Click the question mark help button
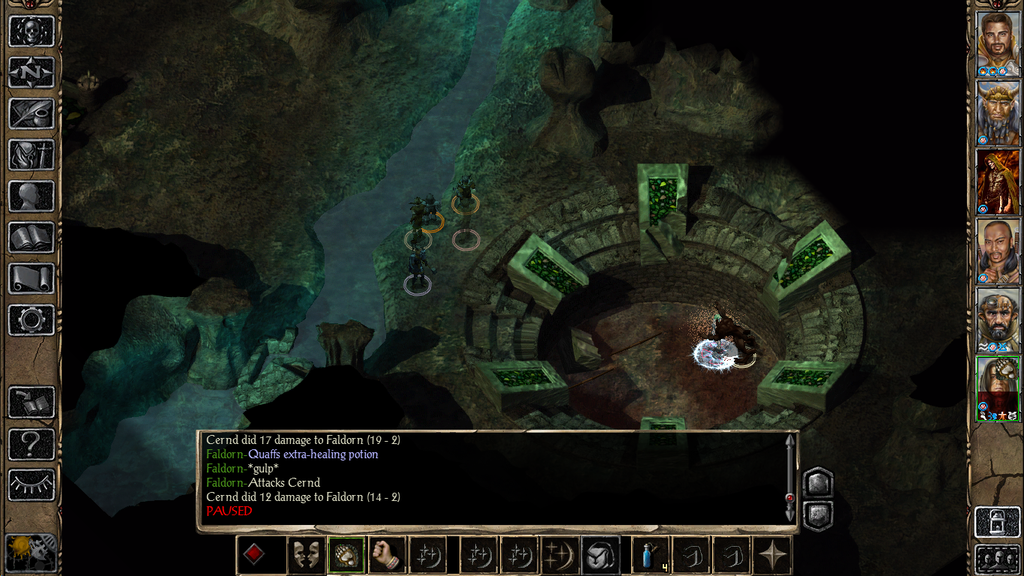The height and width of the screenshot is (576, 1024). click(x=30, y=443)
